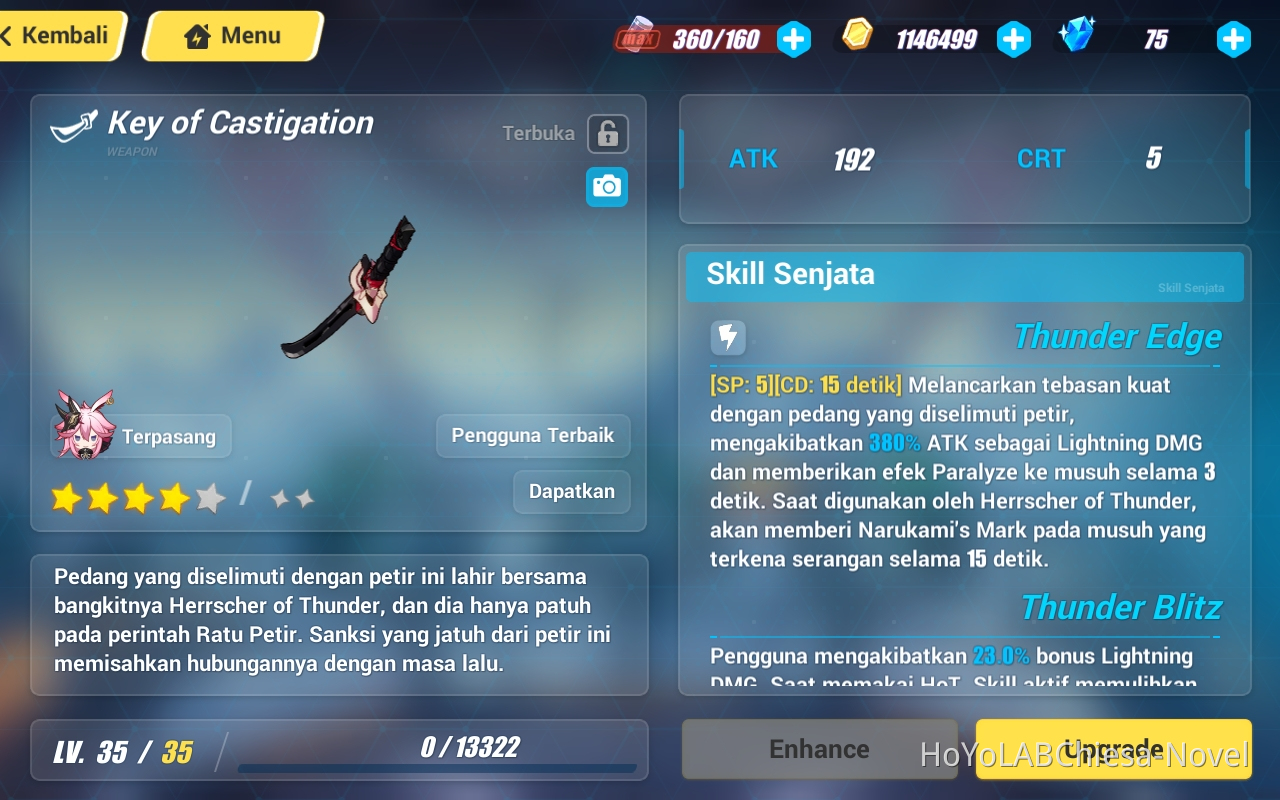
Task: Tap the plus next to crystals 75
Action: pos(1233,38)
